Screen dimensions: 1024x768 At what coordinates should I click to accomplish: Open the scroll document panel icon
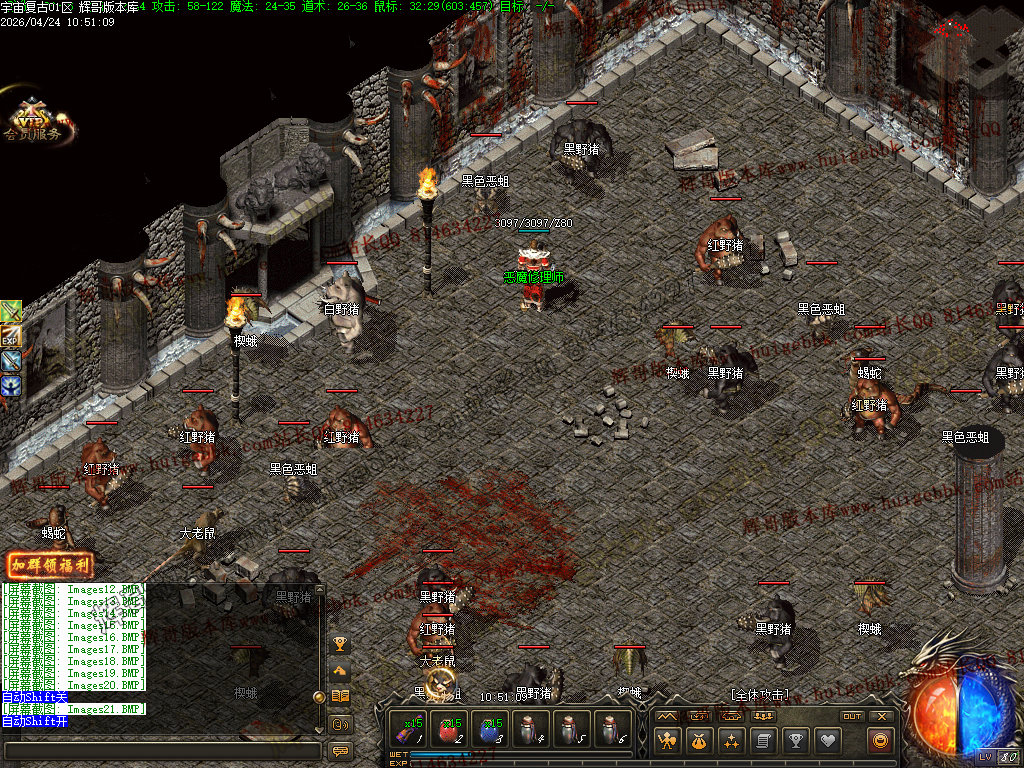tap(763, 741)
